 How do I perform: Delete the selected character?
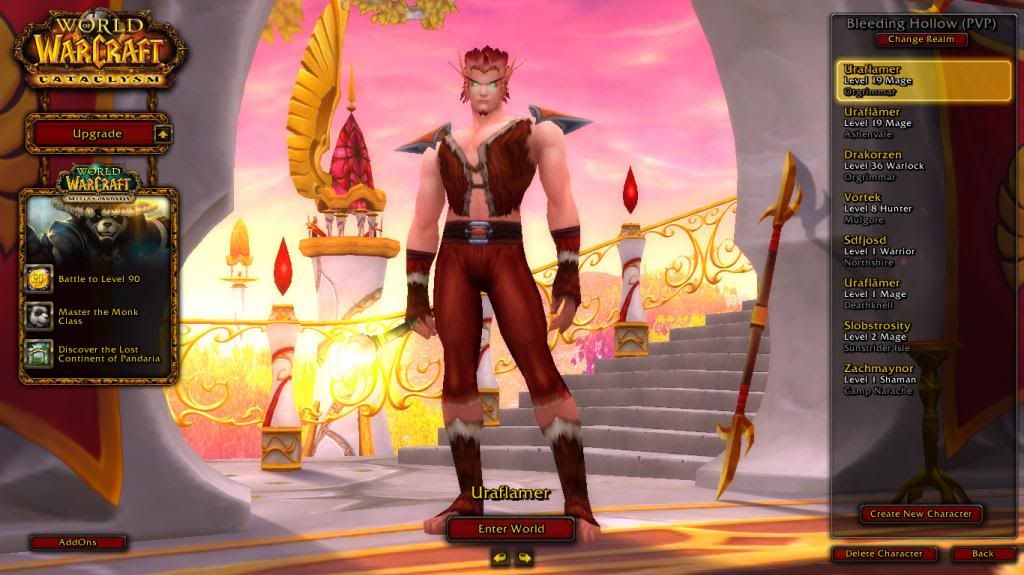[x=884, y=553]
